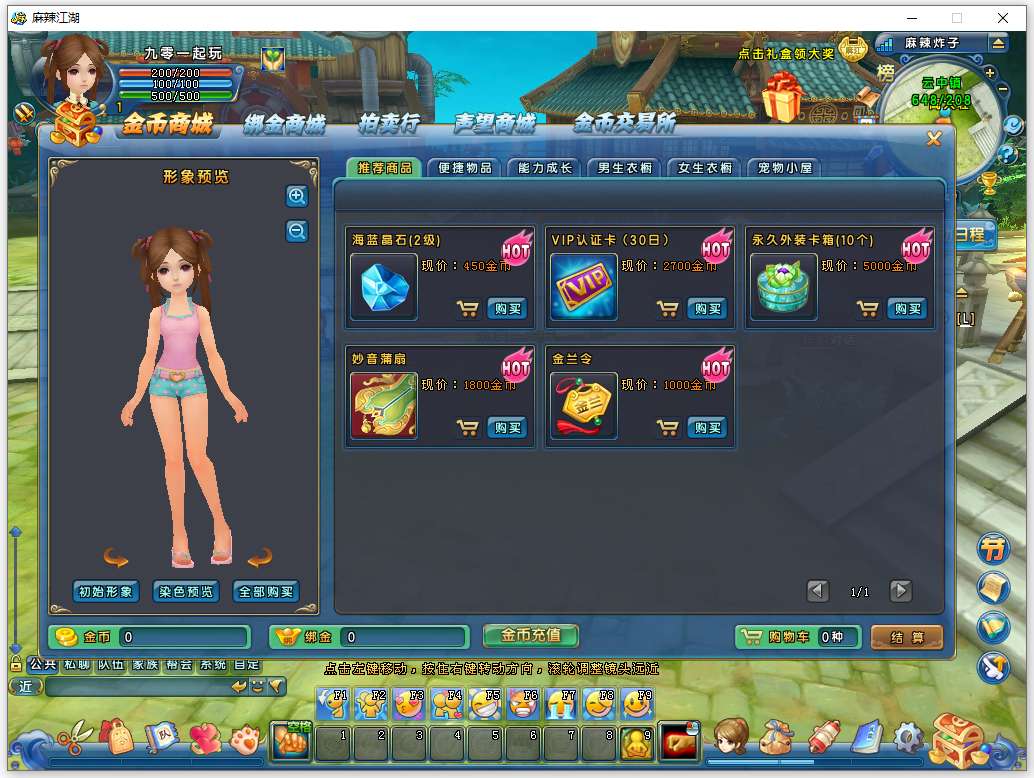Open the 声望商城 reputation shop tab
1034x778 pixels.
tap(495, 124)
